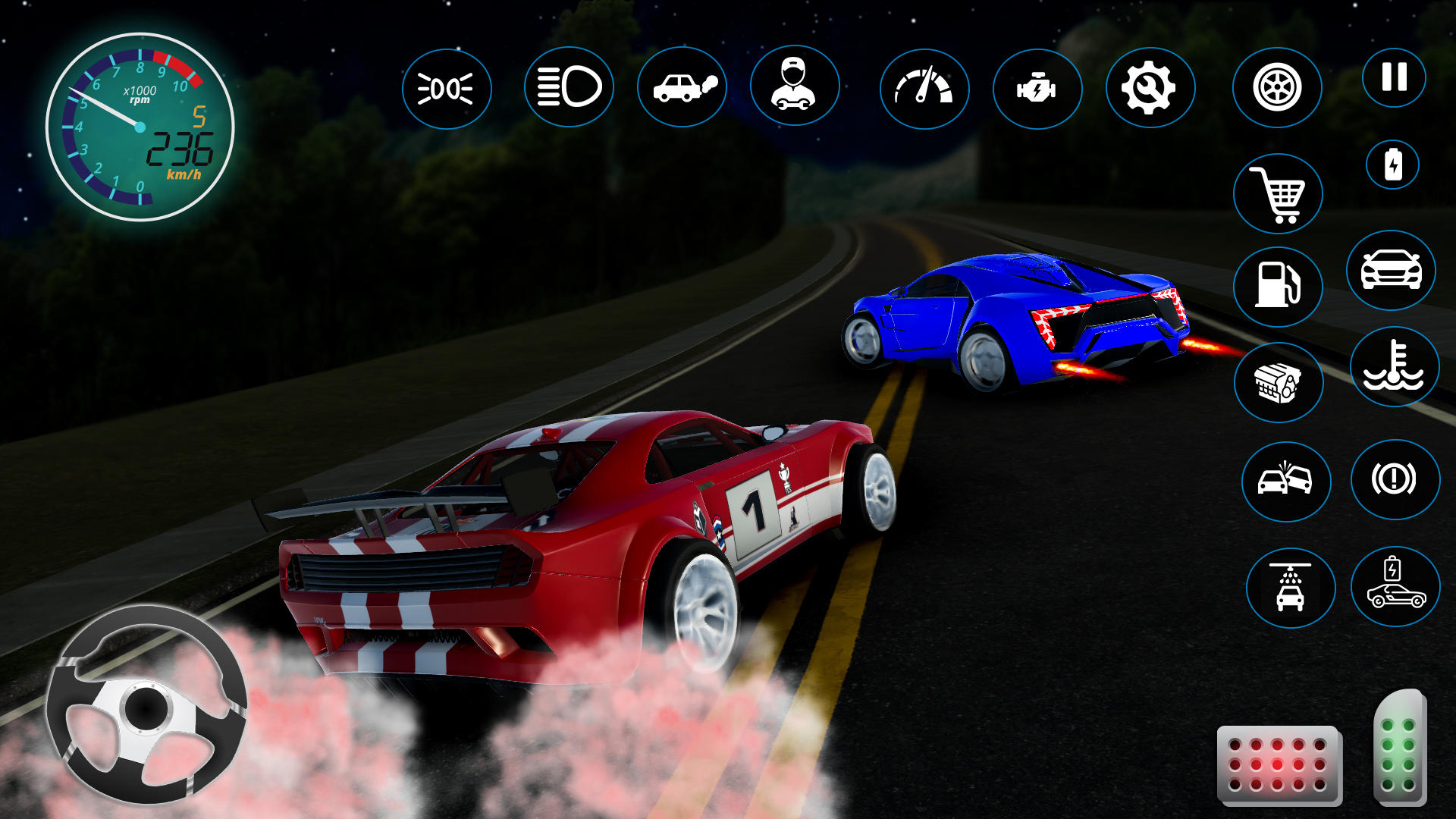Check the coolant temperature icon
The height and width of the screenshot is (819, 1456).
(1395, 368)
